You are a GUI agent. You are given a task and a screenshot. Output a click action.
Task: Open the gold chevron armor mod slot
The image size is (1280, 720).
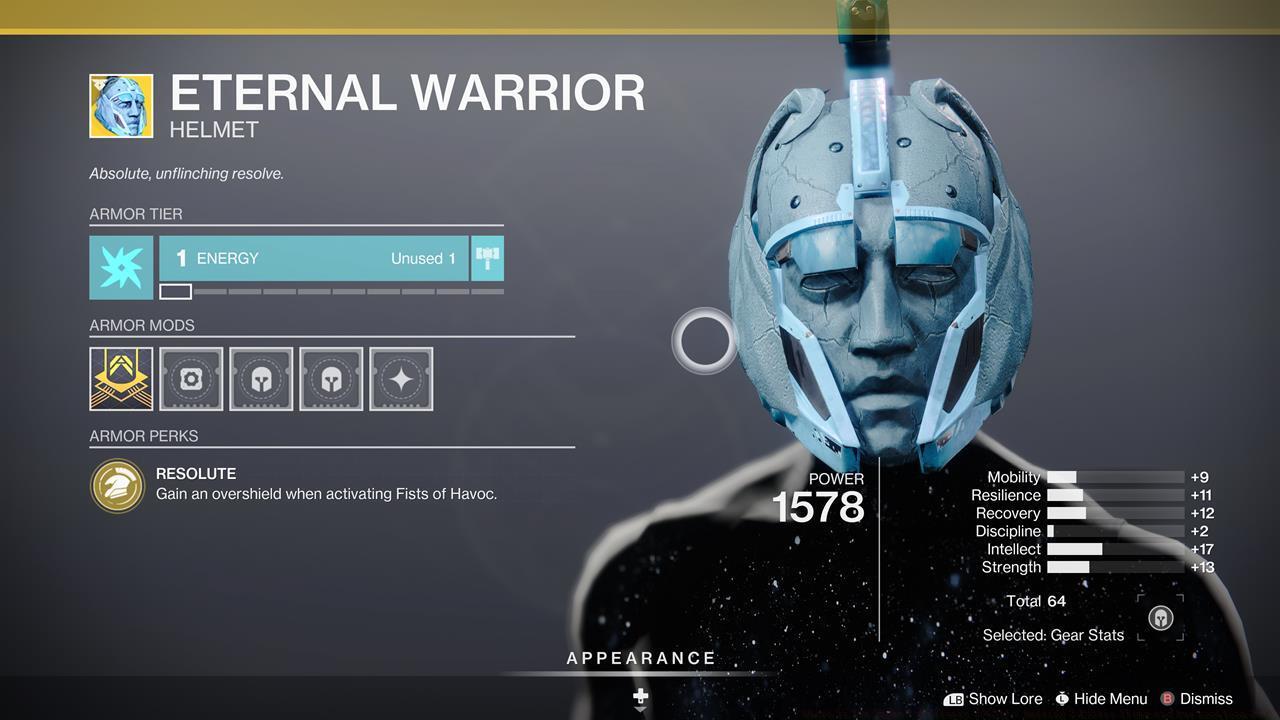tap(121, 379)
